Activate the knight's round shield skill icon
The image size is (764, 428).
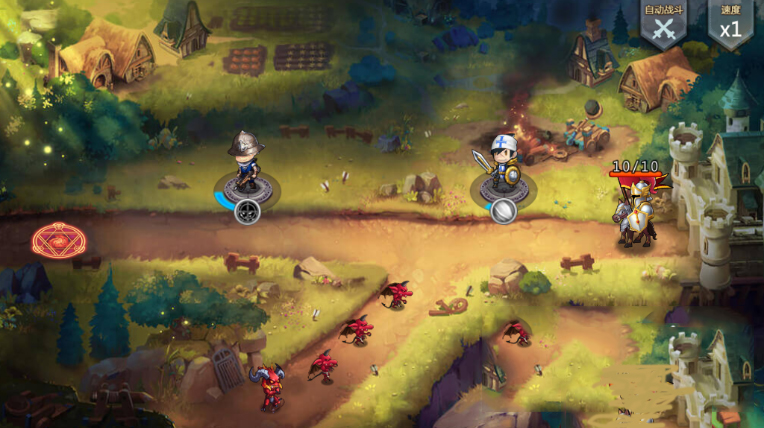(503, 209)
